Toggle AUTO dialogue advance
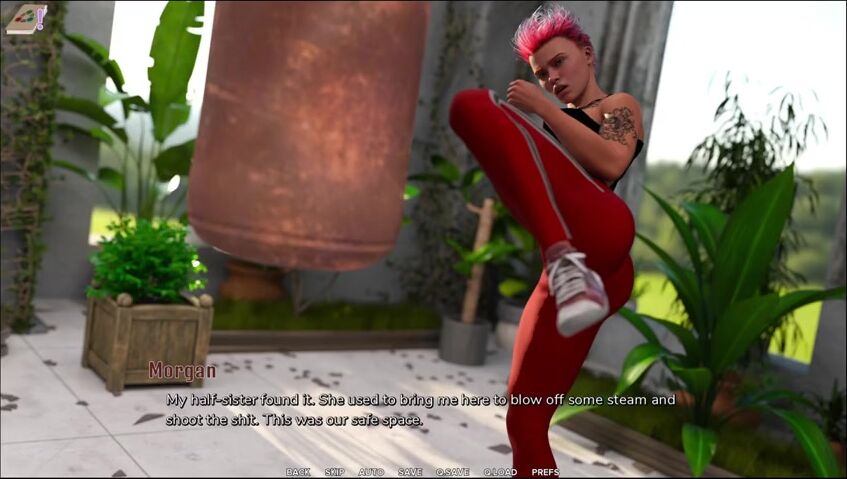The image size is (847, 479). tap(371, 472)
